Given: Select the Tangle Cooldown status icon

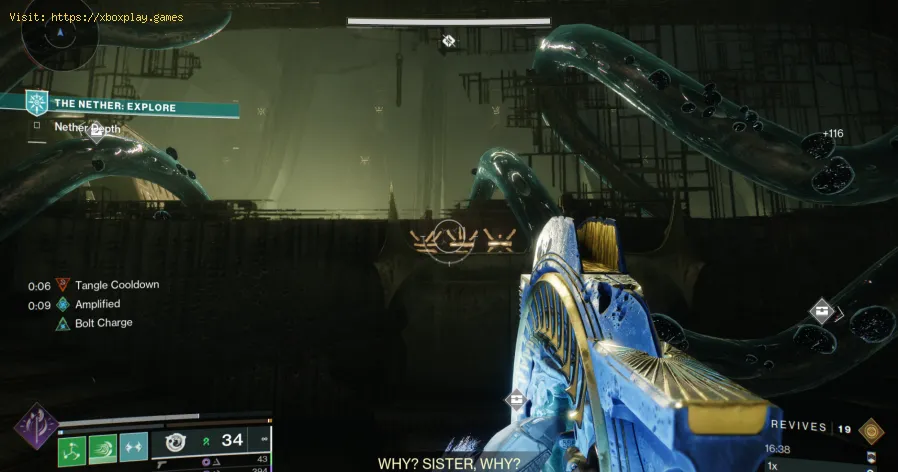Looking at the screenshot, I should (64, 285).
